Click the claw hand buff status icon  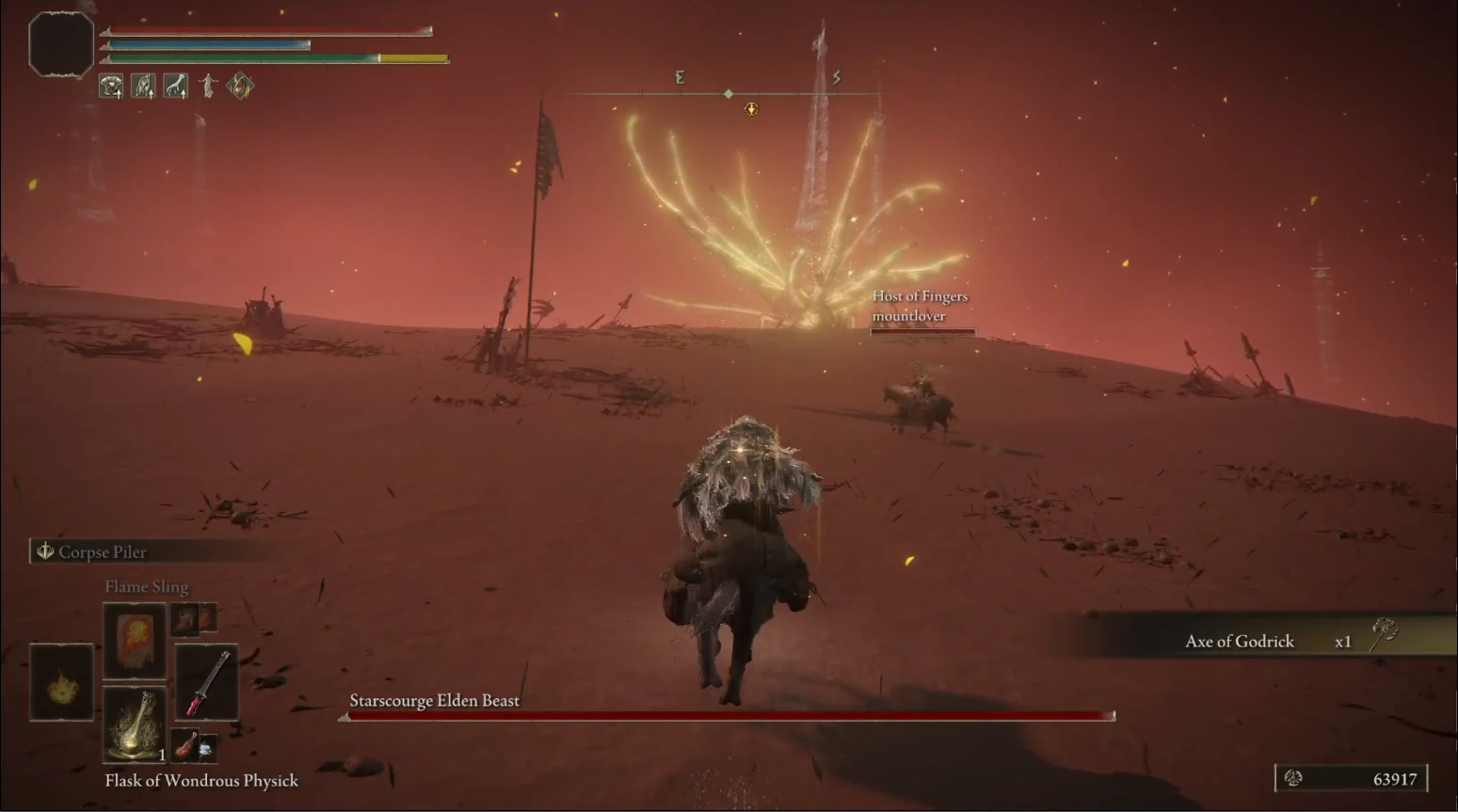[x=176, y=87]
